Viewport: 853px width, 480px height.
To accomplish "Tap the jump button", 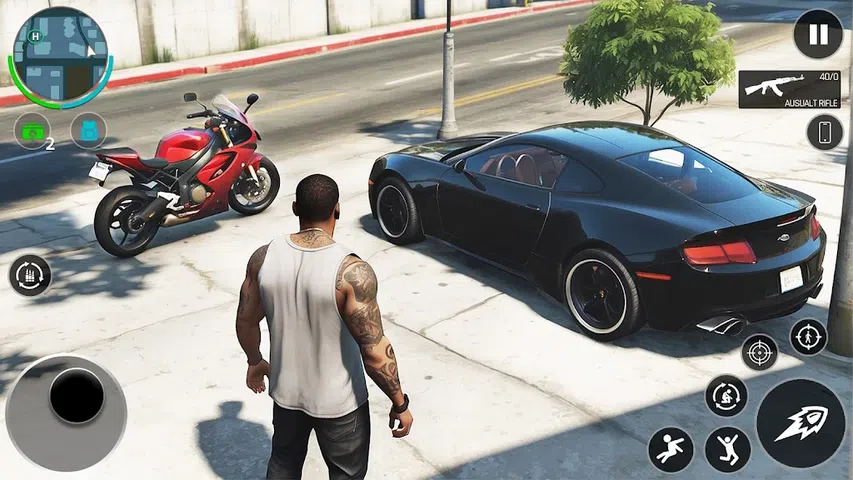I will 727,449.
